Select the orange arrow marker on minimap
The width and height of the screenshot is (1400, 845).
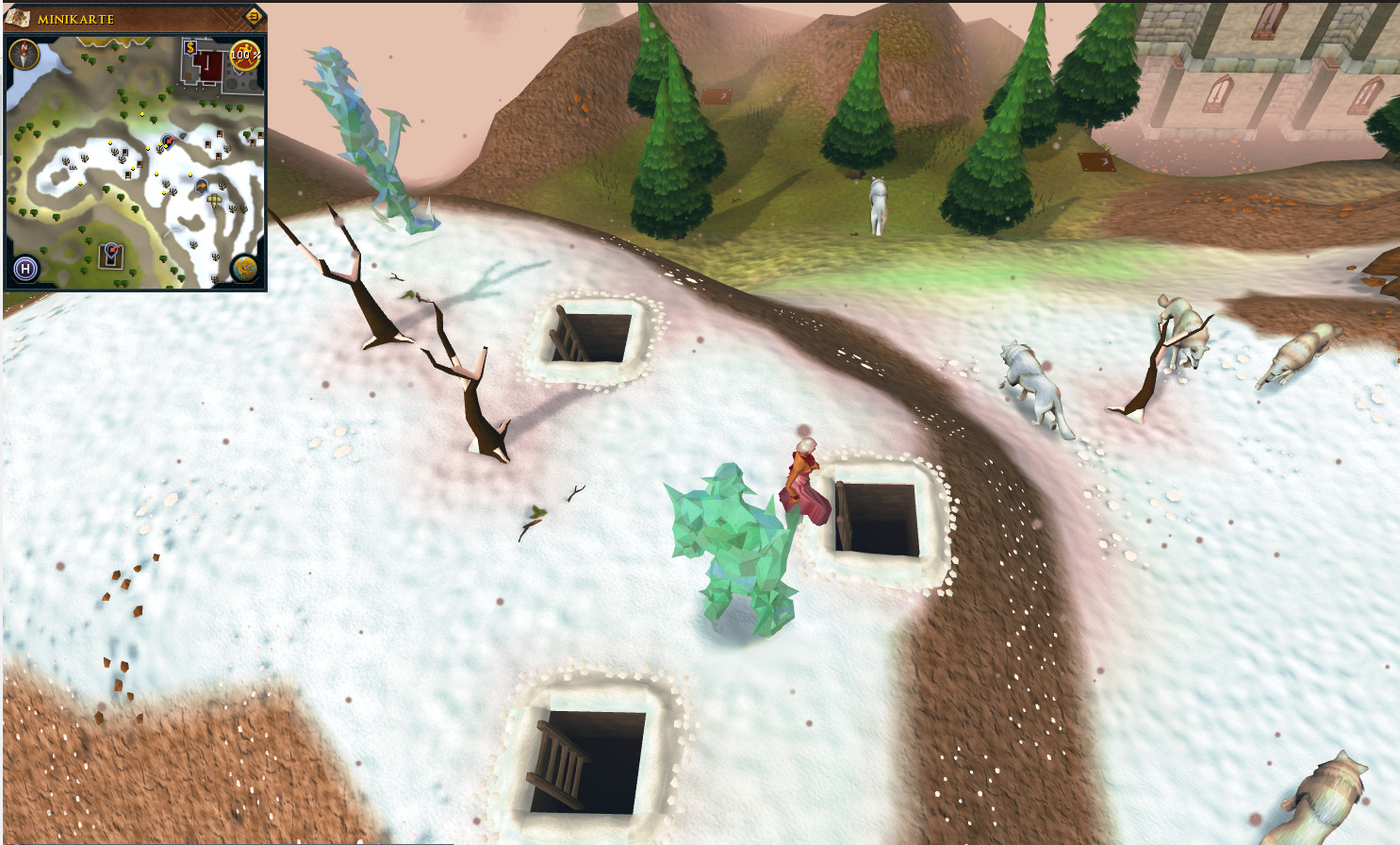[201, 187]
